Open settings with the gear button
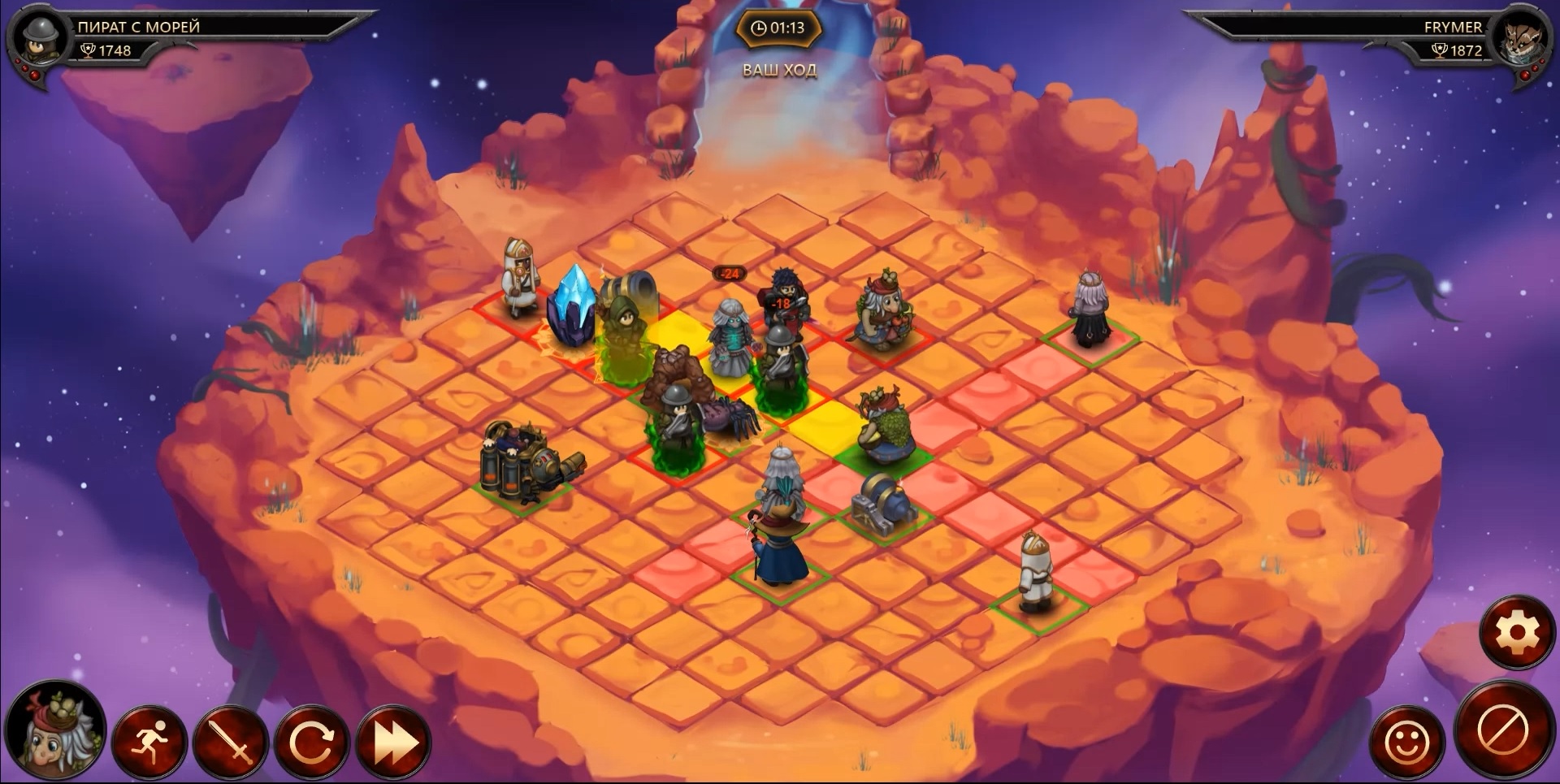The width and height of the screenshot is (1560, 784). point(1516,632)
